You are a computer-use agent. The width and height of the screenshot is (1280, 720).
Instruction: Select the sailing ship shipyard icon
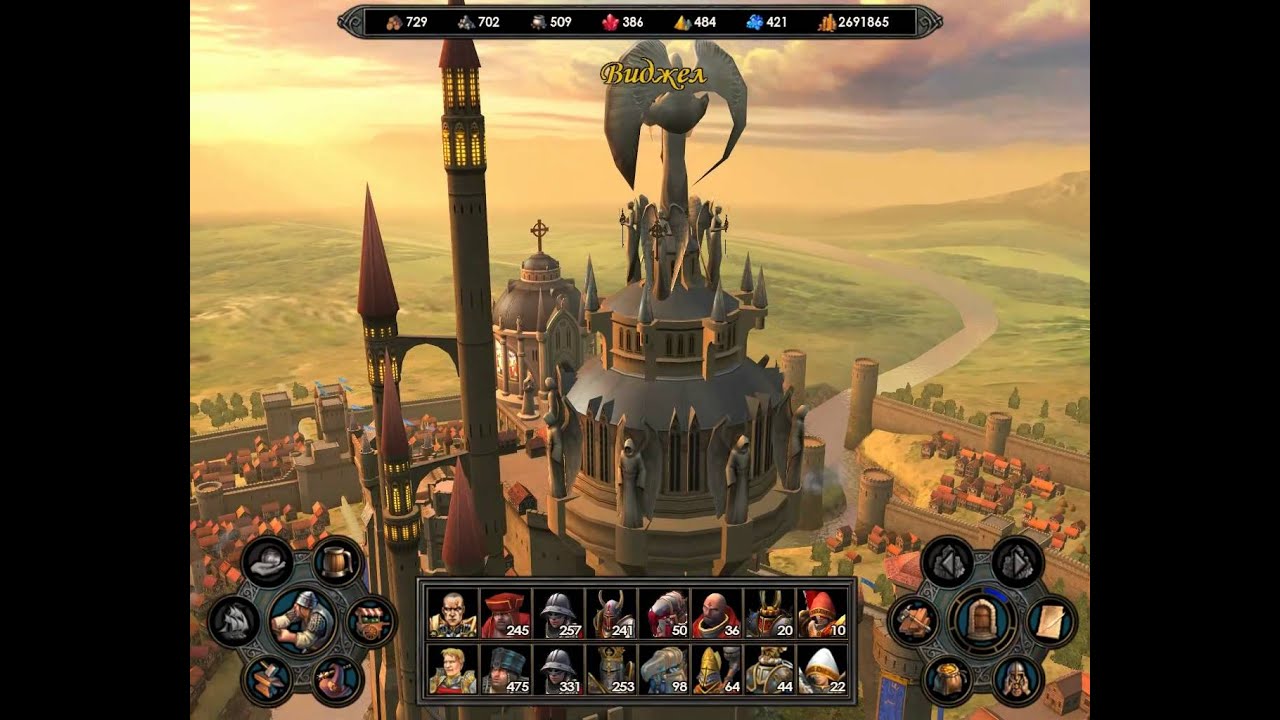click(233, 622)
